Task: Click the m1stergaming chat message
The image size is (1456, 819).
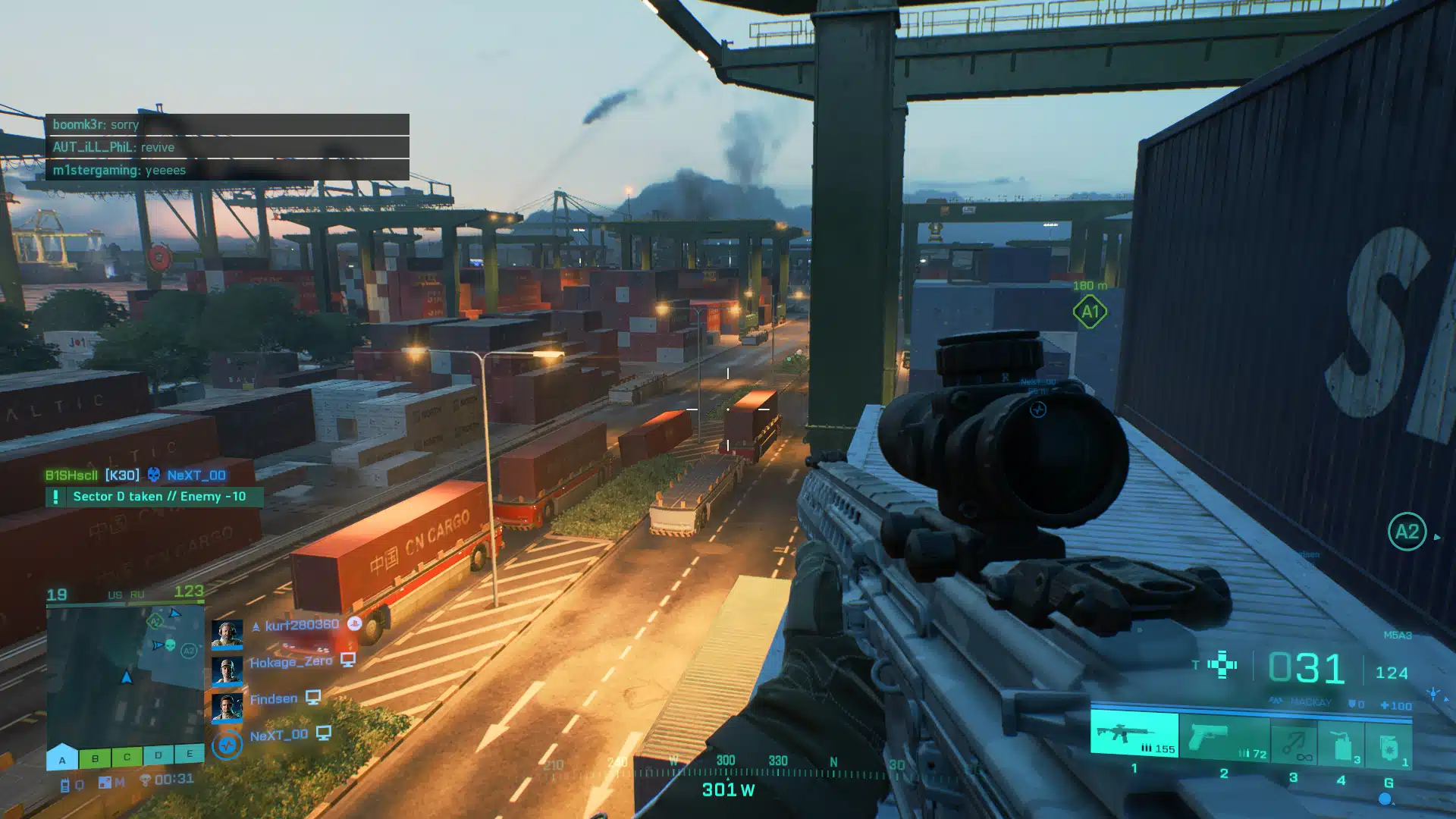Action: [227, 170]
